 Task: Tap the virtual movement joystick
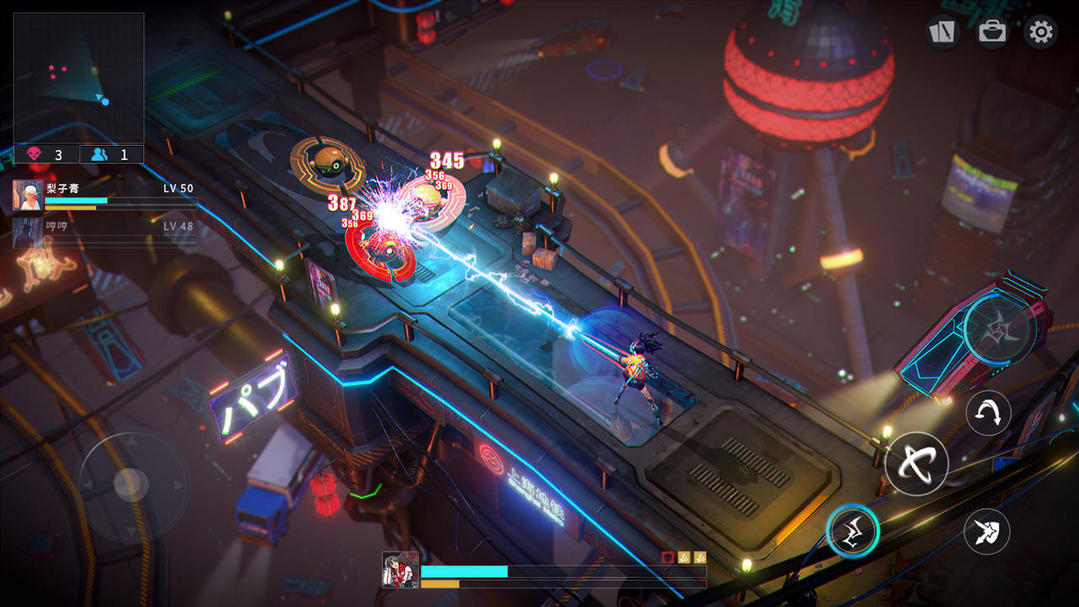[x=131, y=484]
